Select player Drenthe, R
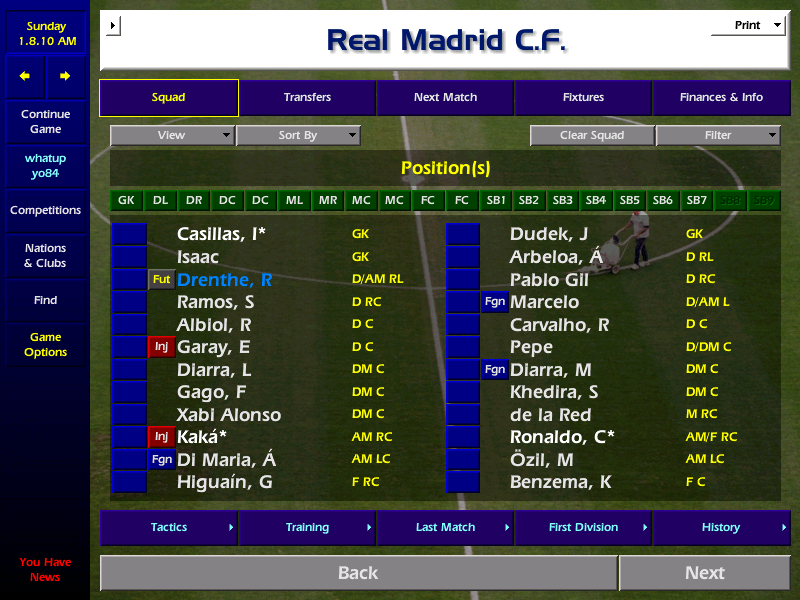The width and height of the screenshot is (800, 600). (224, 280)
